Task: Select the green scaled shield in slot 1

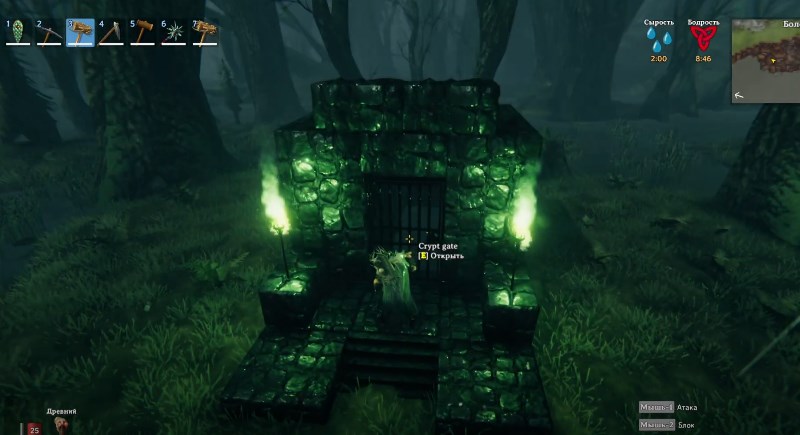Action: pos(18,31)
